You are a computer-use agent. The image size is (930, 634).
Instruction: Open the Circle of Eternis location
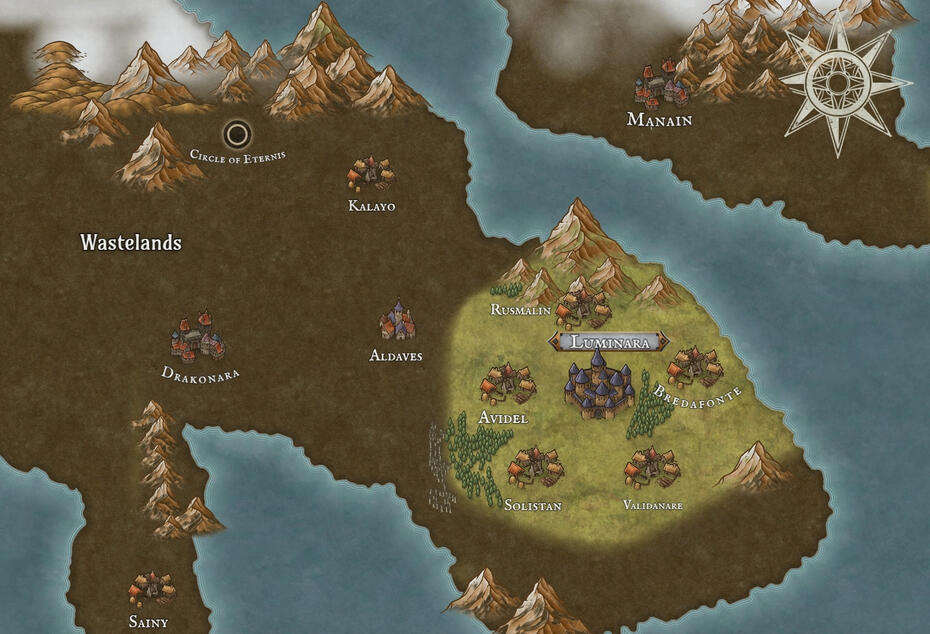[238, 133]
